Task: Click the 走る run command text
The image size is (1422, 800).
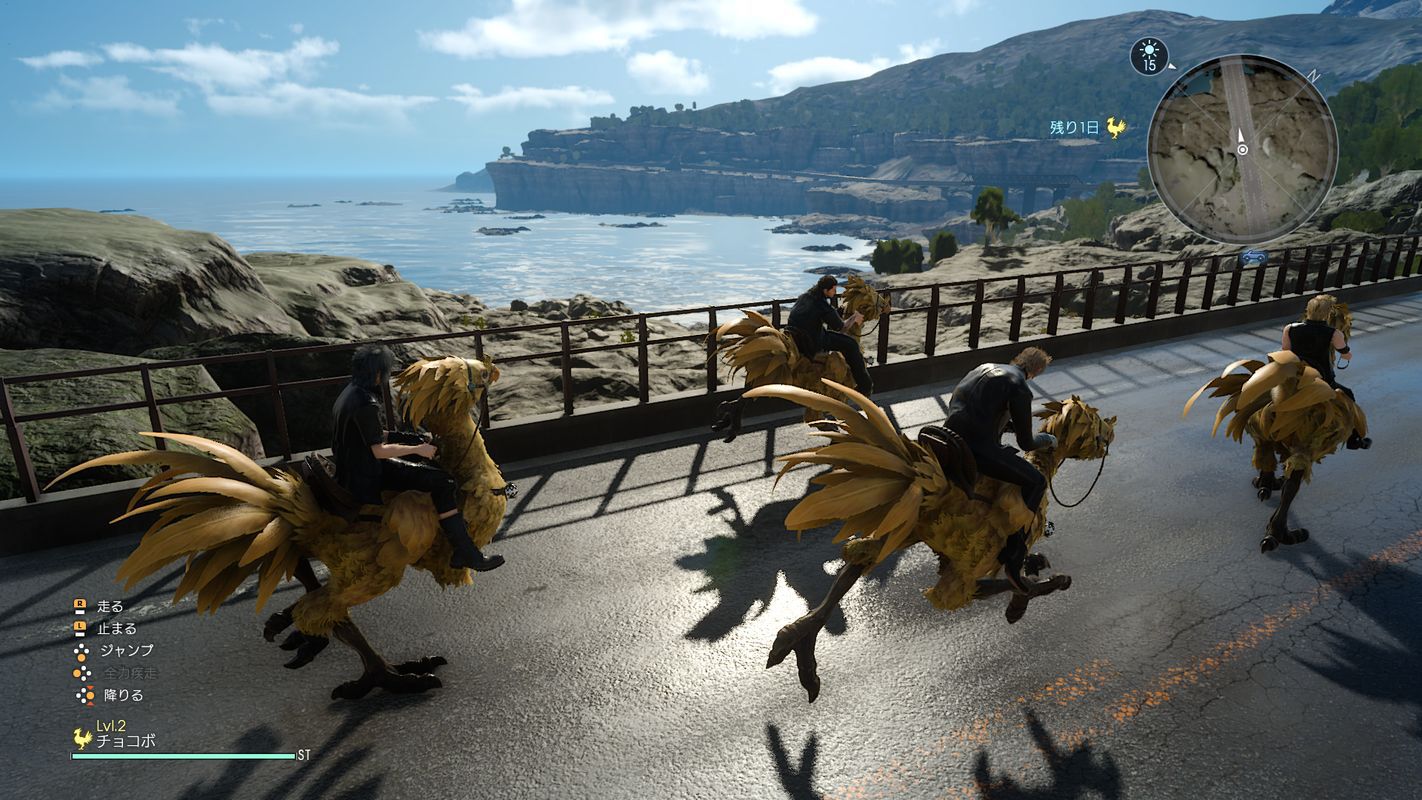Action: coord(110,606)
